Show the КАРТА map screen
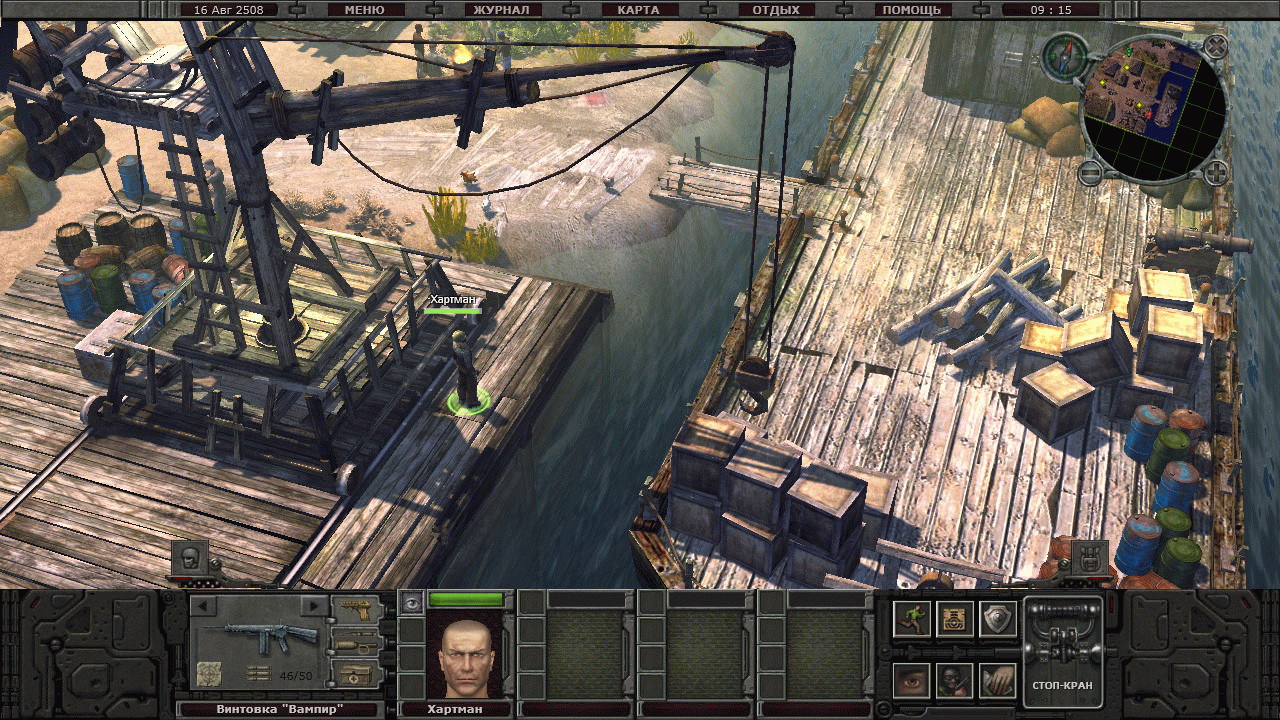This screenshot has height=720, width=1280. pos(638,10)
